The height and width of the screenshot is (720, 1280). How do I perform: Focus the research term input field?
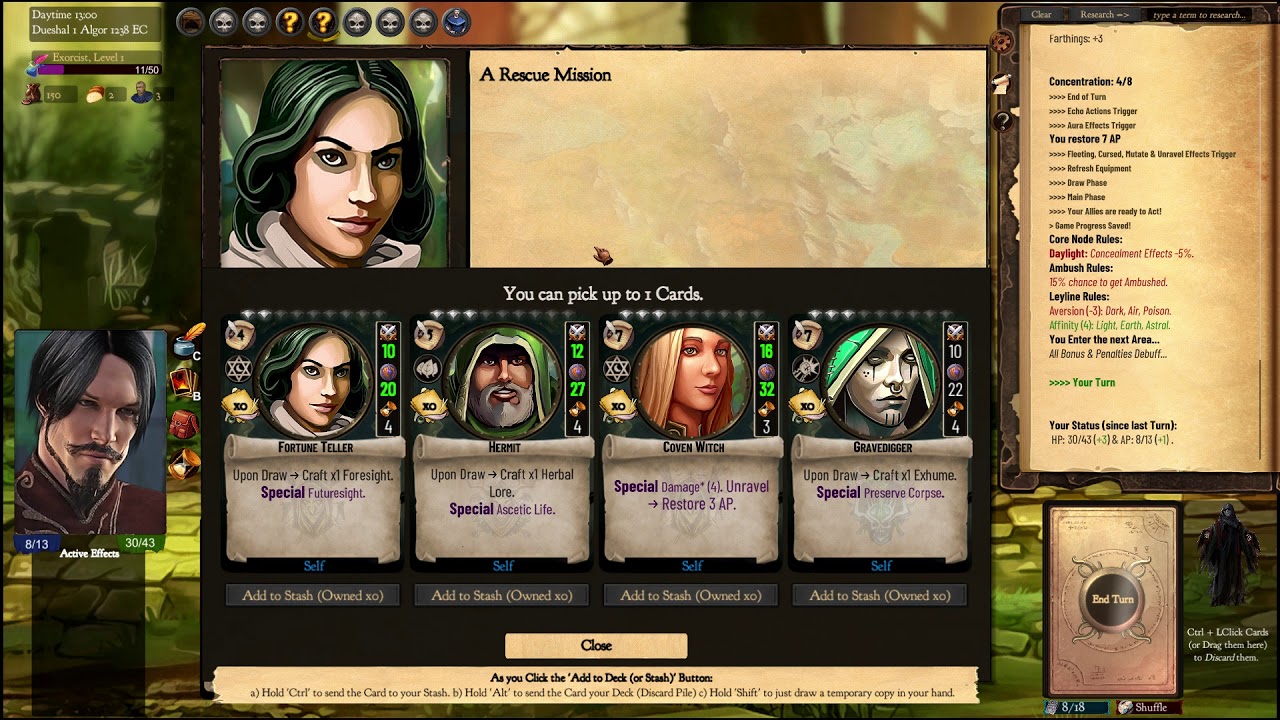click(1198, 15)
